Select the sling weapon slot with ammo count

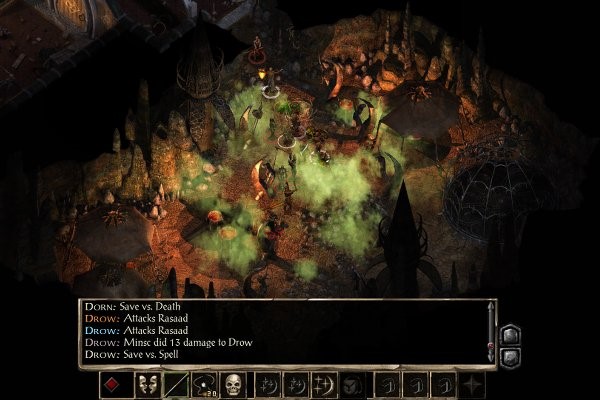(x=205, y=384)
